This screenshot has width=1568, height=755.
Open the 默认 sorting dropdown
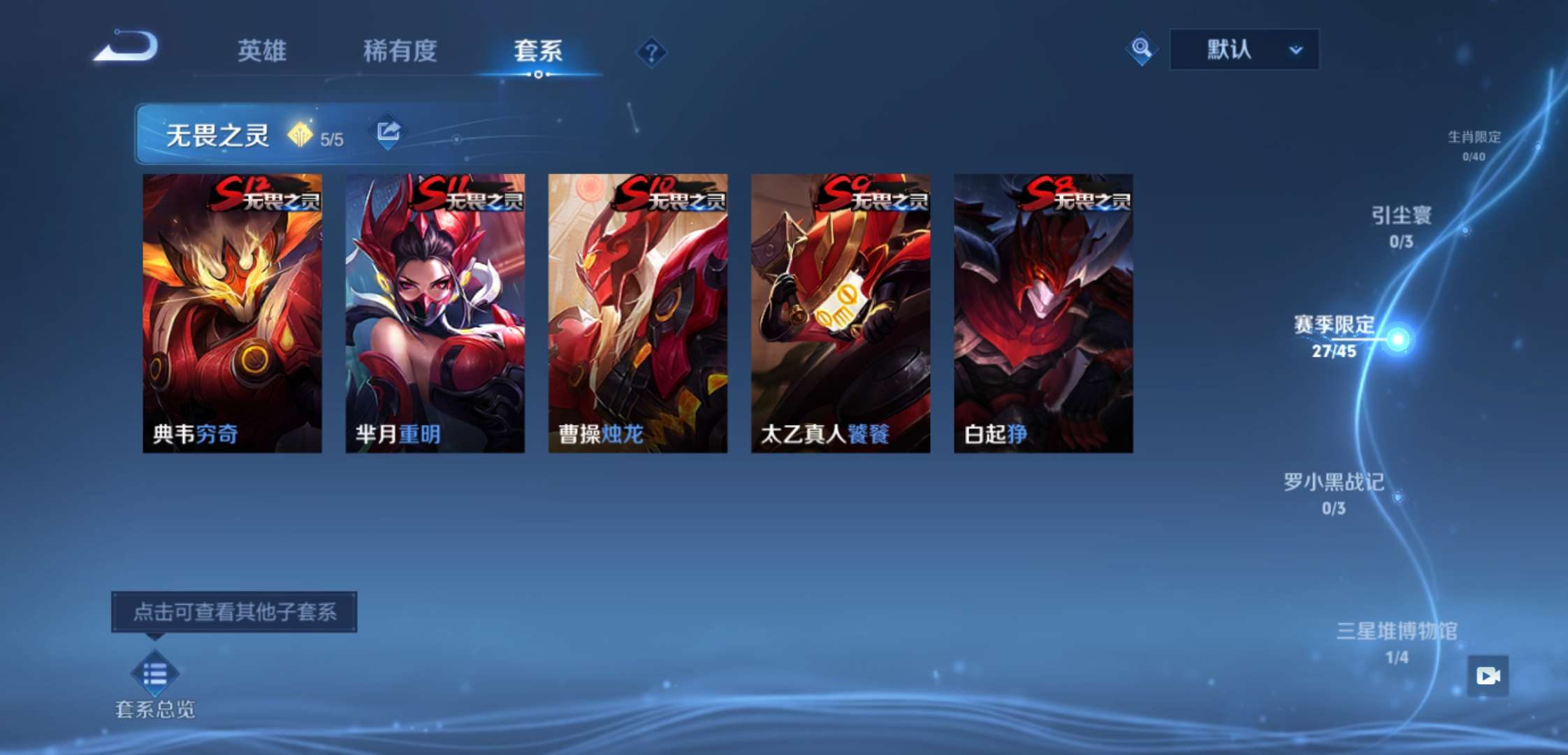1242,49
